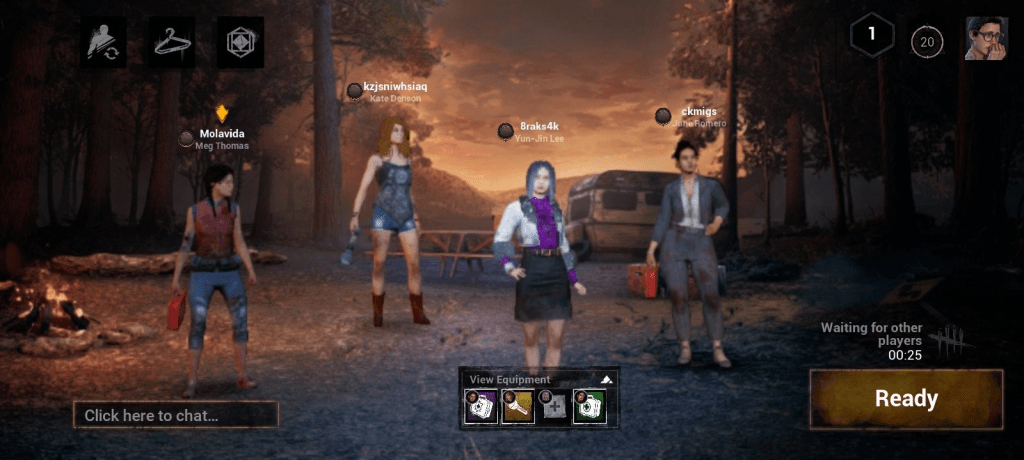
Task: Select the yellow key equipment slot
Action: coord(517,405)
